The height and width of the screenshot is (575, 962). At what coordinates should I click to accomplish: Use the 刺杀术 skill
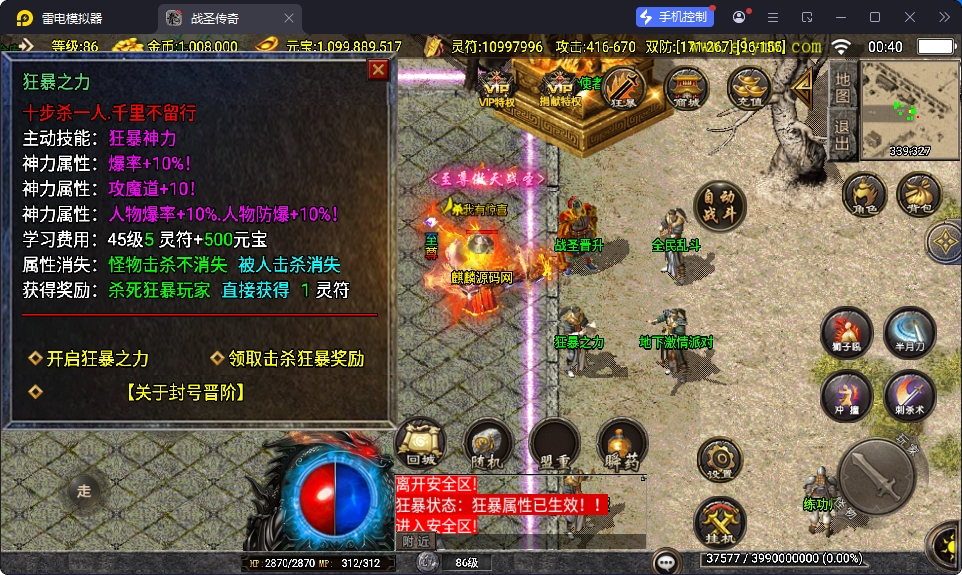[x=909, y=395]
